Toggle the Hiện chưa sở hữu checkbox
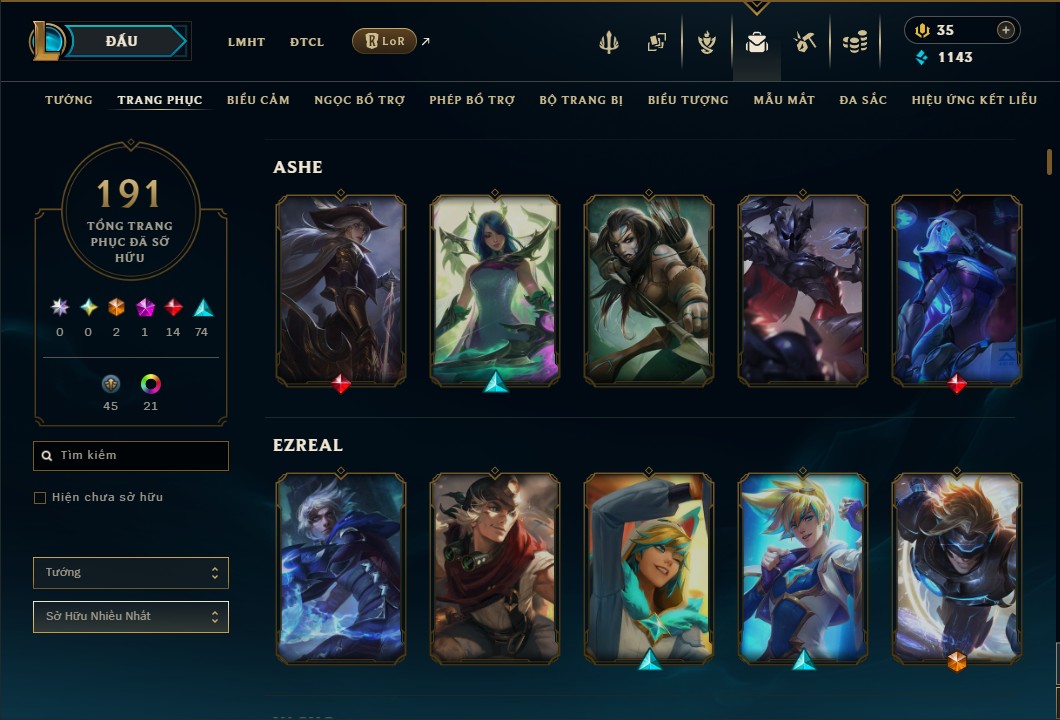Viewport: 1060px width, 720px height. pos(40,498)
